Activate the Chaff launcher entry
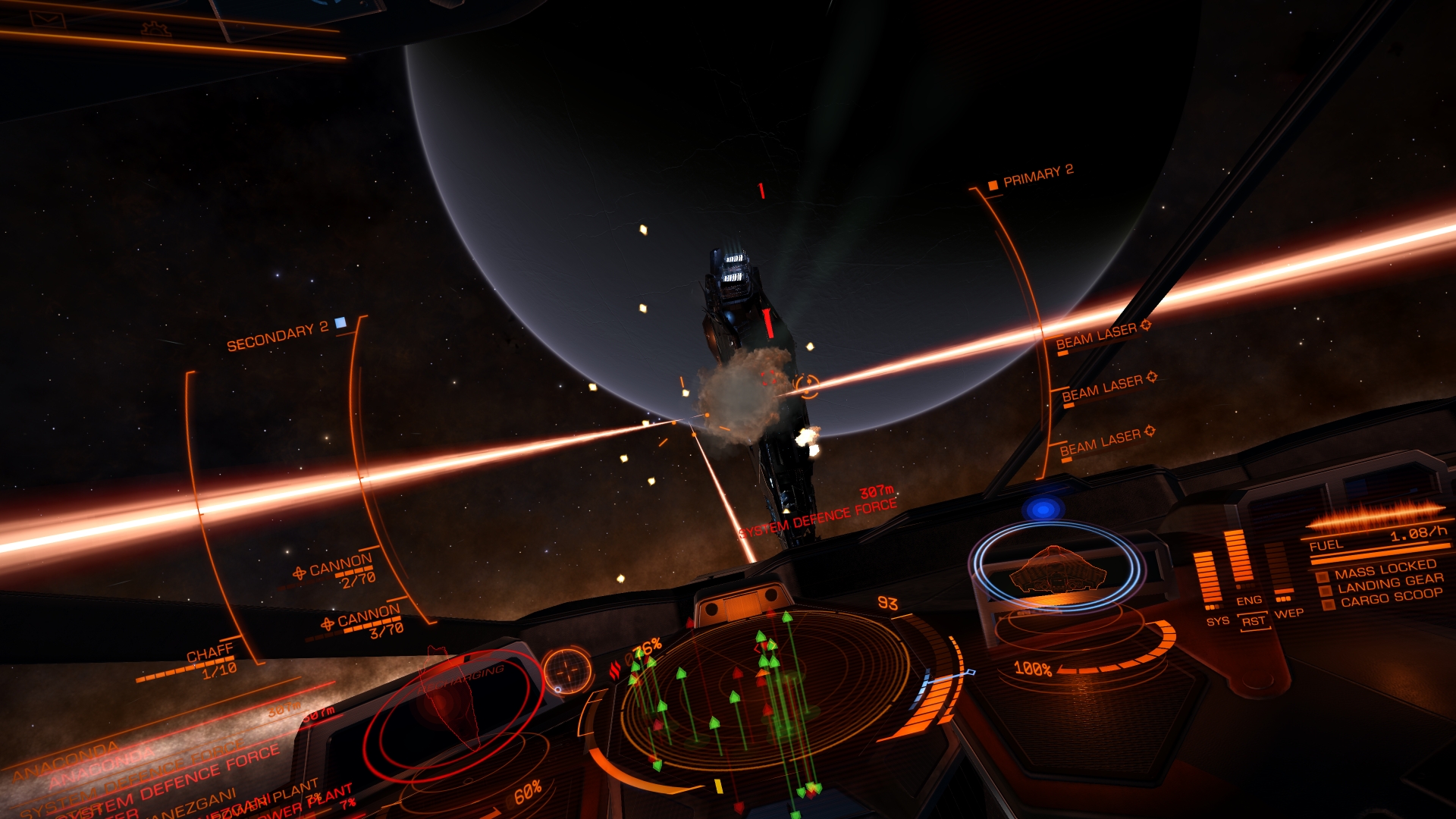1456x819 pixels. [210, 657]
